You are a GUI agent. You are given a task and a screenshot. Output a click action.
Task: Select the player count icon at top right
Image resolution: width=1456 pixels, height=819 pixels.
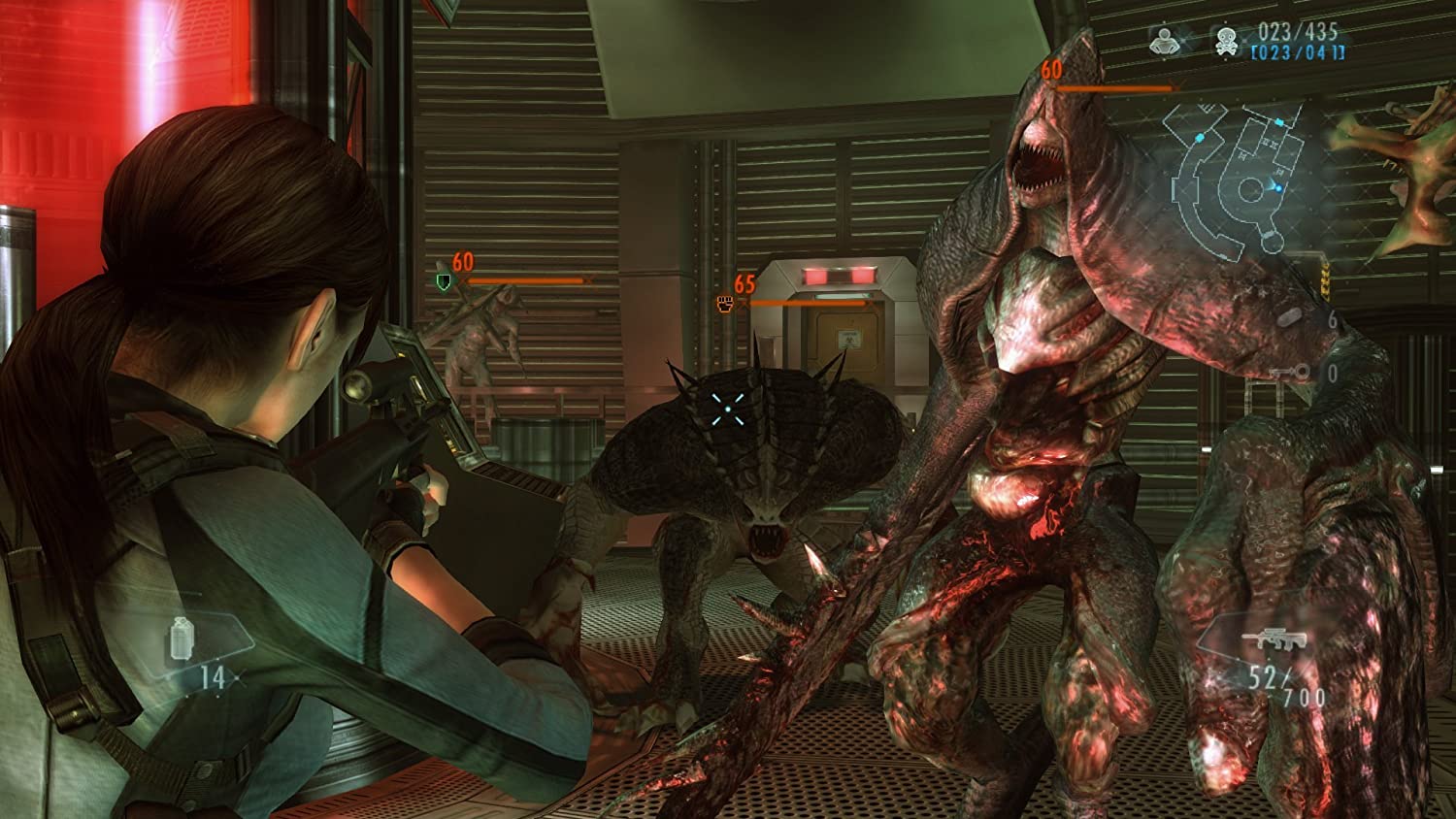pos(1162,43)
